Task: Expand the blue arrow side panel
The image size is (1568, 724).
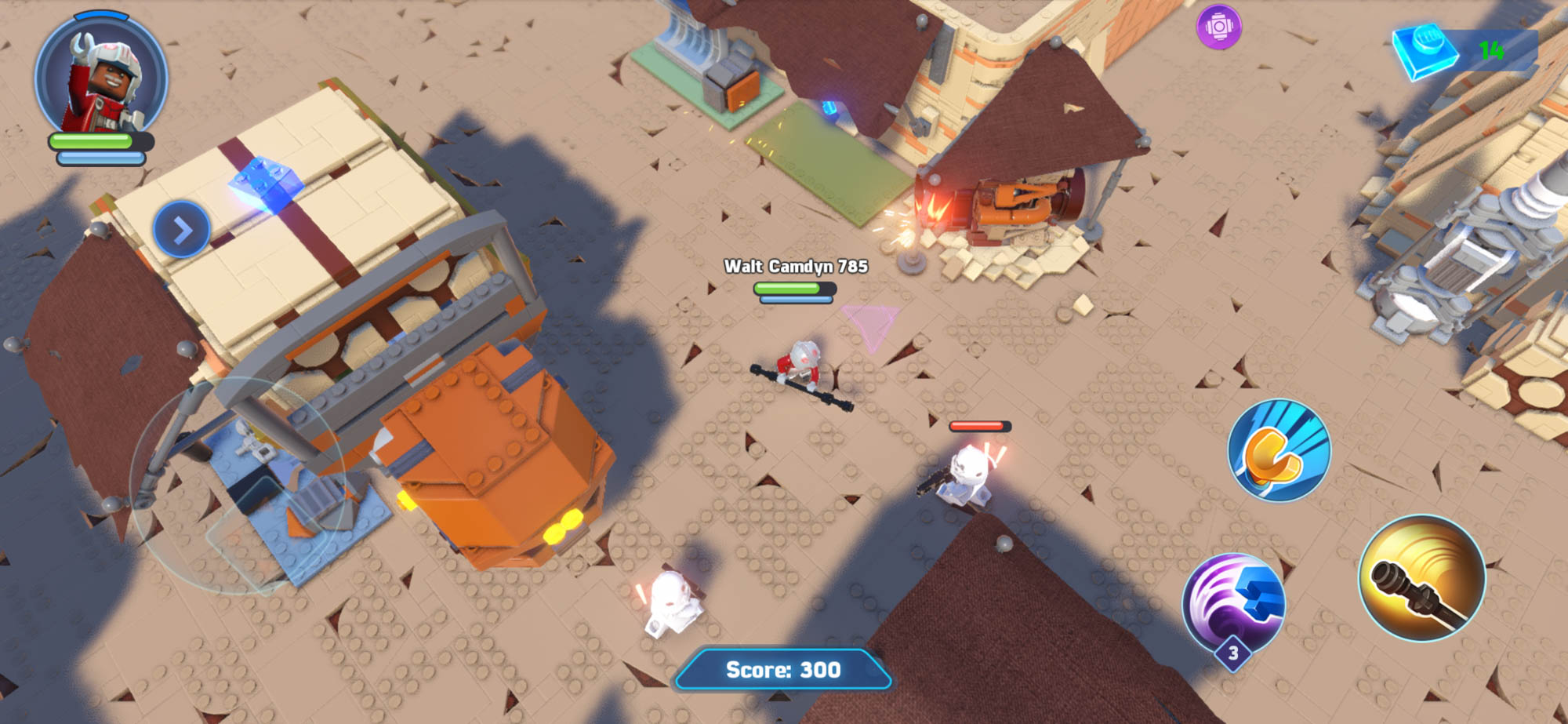Action: pos(182,230)
